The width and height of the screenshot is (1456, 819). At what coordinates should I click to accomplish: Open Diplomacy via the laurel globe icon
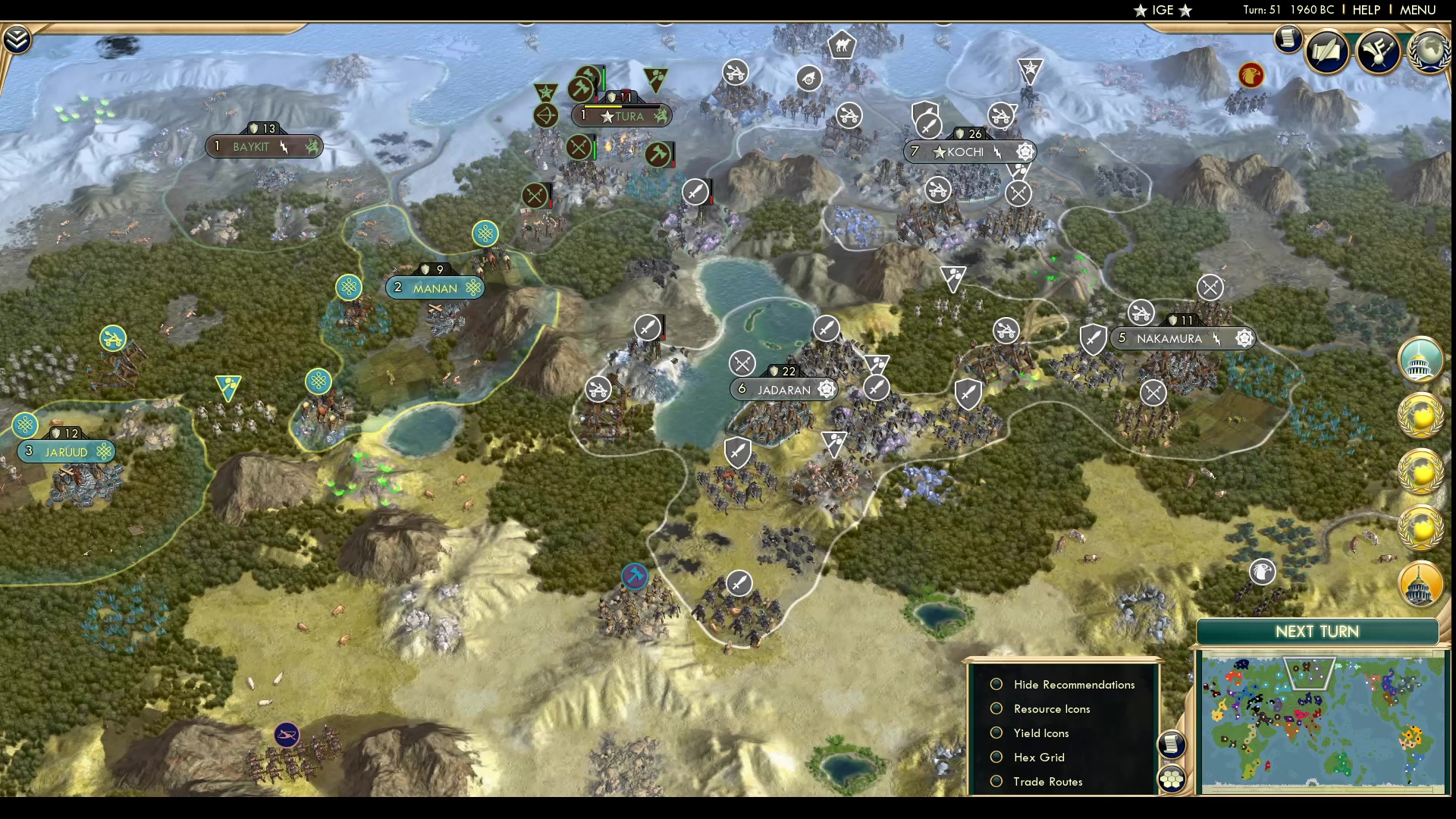[x=1429, y=52]
